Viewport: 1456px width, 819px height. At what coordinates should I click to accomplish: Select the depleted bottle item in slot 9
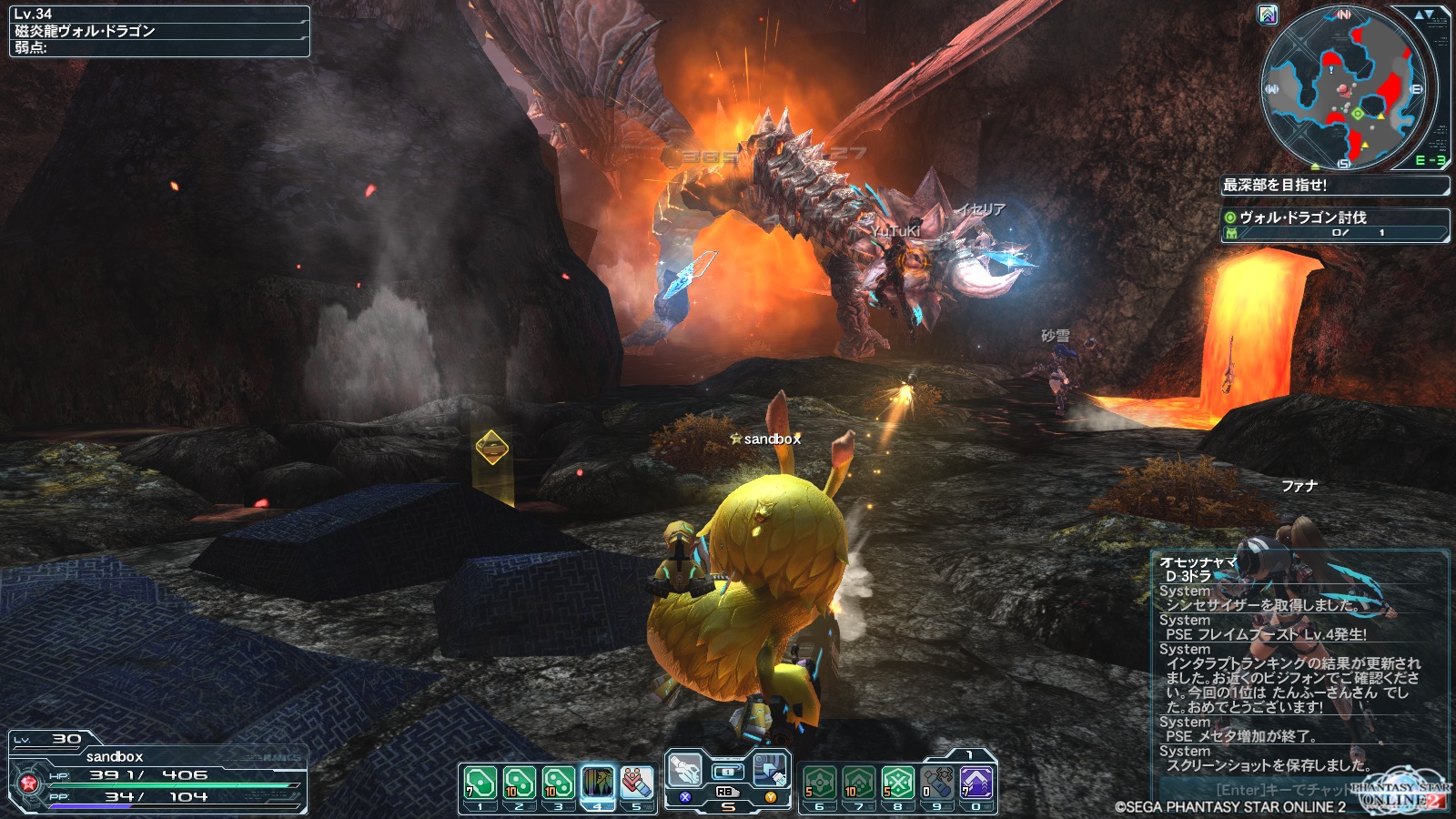[936, 783]
